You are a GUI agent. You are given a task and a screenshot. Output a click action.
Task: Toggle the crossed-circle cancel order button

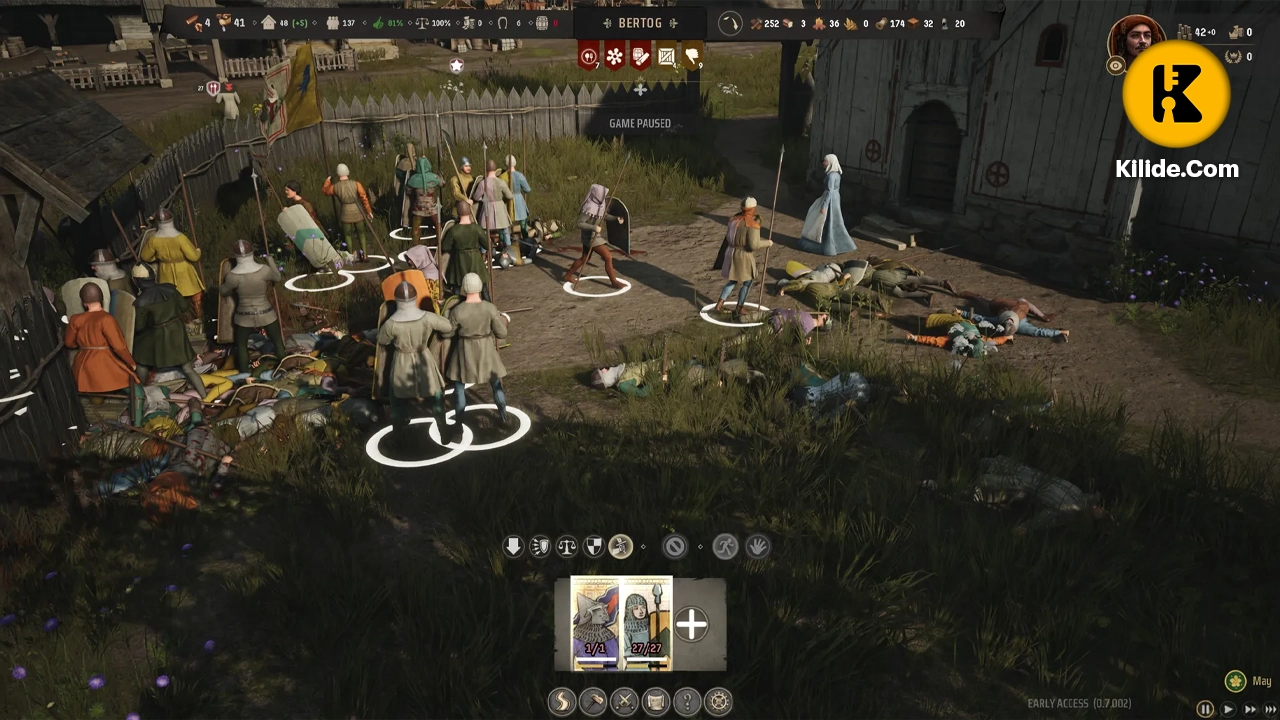pyautogui.click(x=675, y=547)
